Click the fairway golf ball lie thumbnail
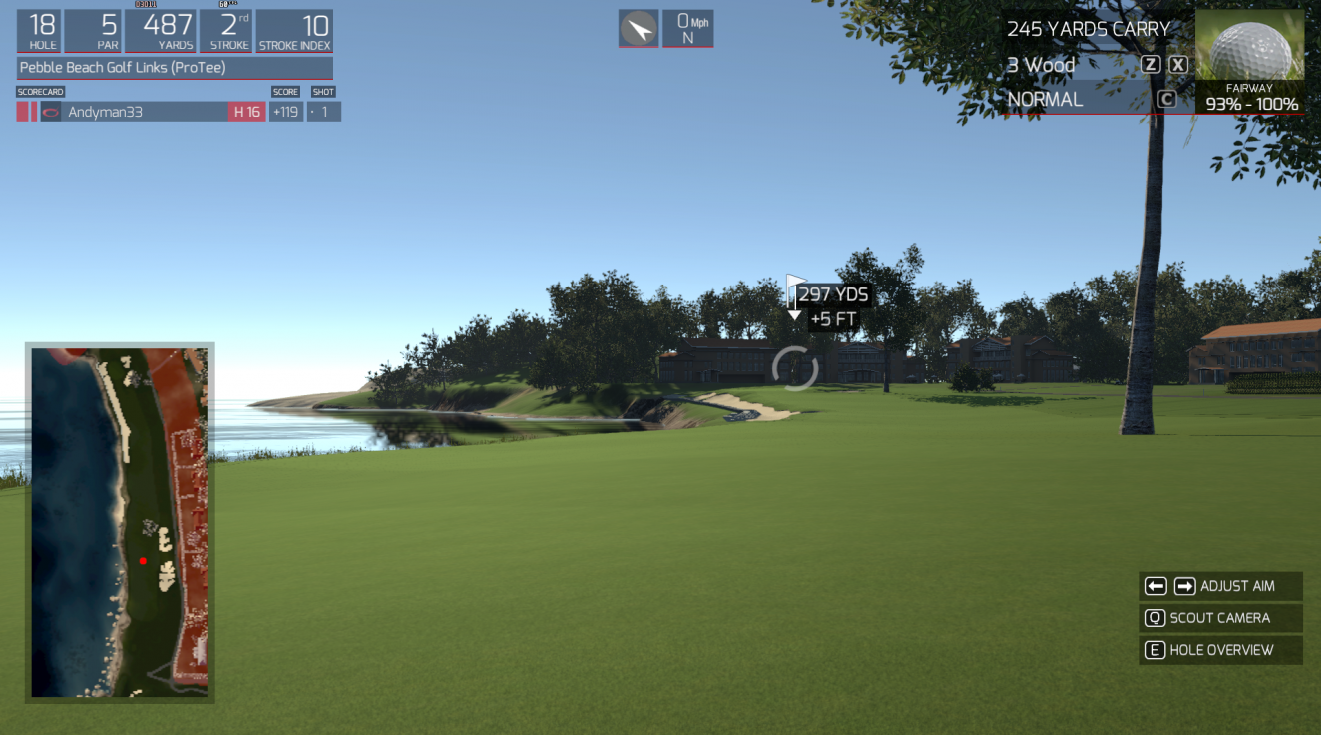 coord(1249,46)
